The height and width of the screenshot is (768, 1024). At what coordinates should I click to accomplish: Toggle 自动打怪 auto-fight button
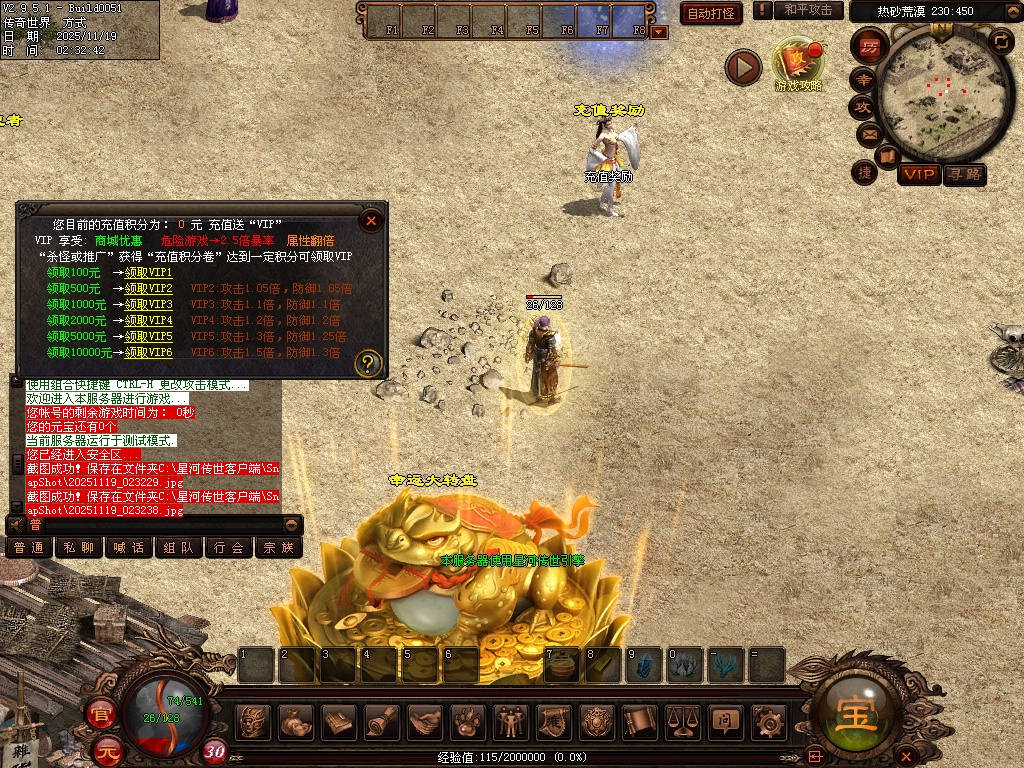pos(711,13)
